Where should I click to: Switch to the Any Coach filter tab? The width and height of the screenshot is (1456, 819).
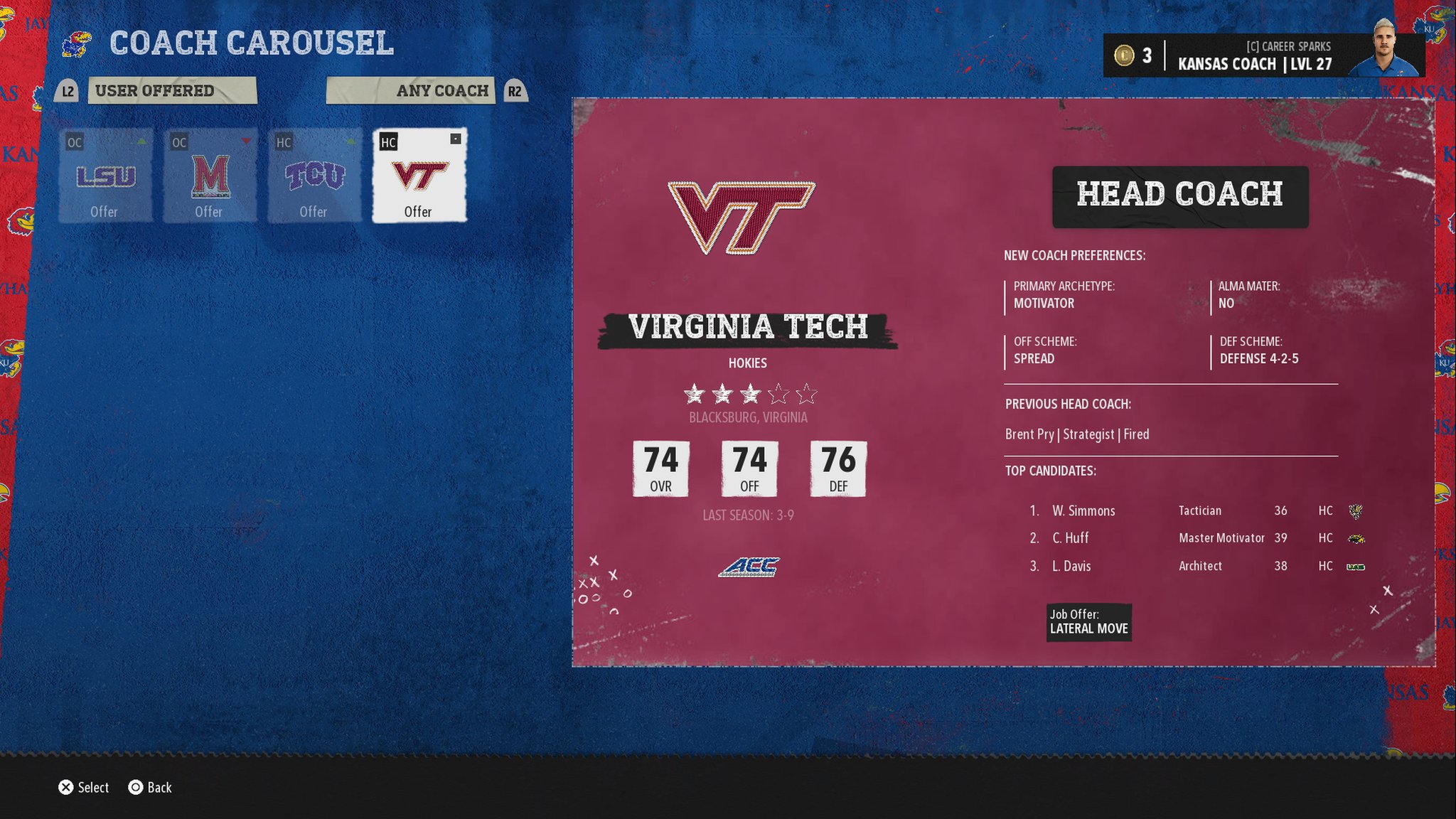[x=411, y=91]
